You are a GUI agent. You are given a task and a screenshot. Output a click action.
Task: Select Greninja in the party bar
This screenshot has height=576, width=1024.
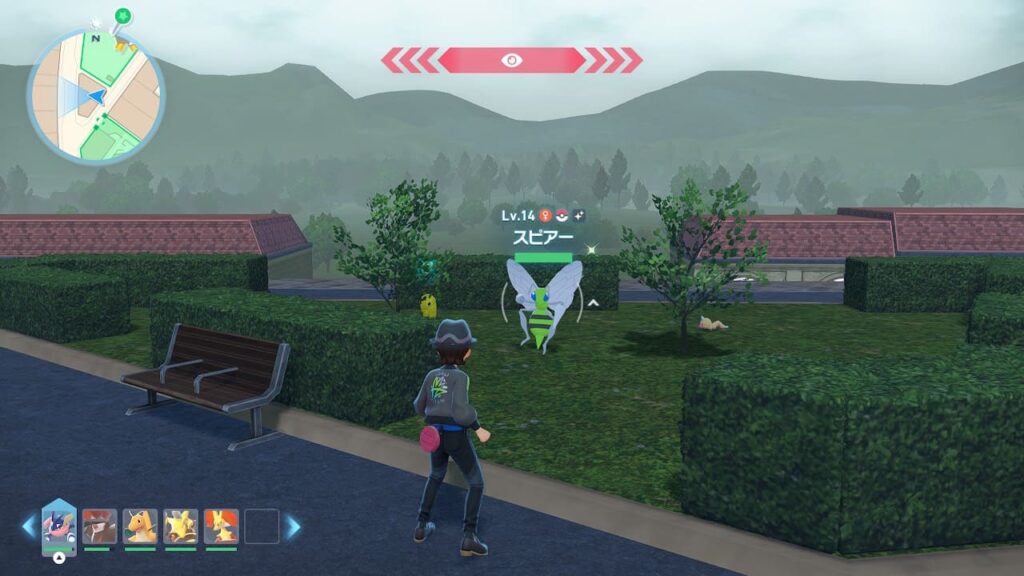coord(59,525)
